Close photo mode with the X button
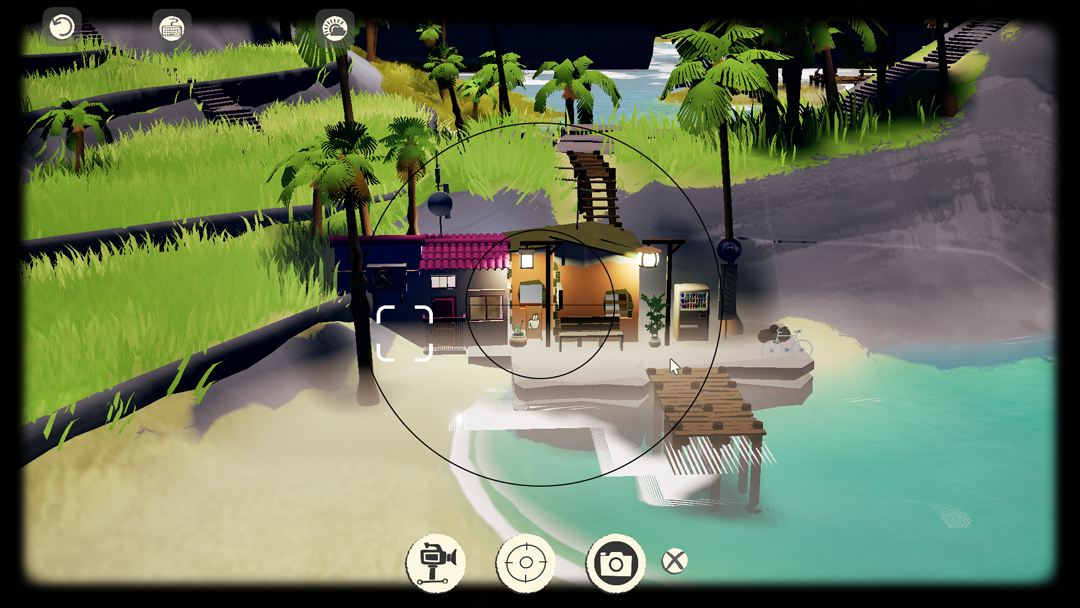Viewport: 1080px width, 608px height. [x=675, y=561]
